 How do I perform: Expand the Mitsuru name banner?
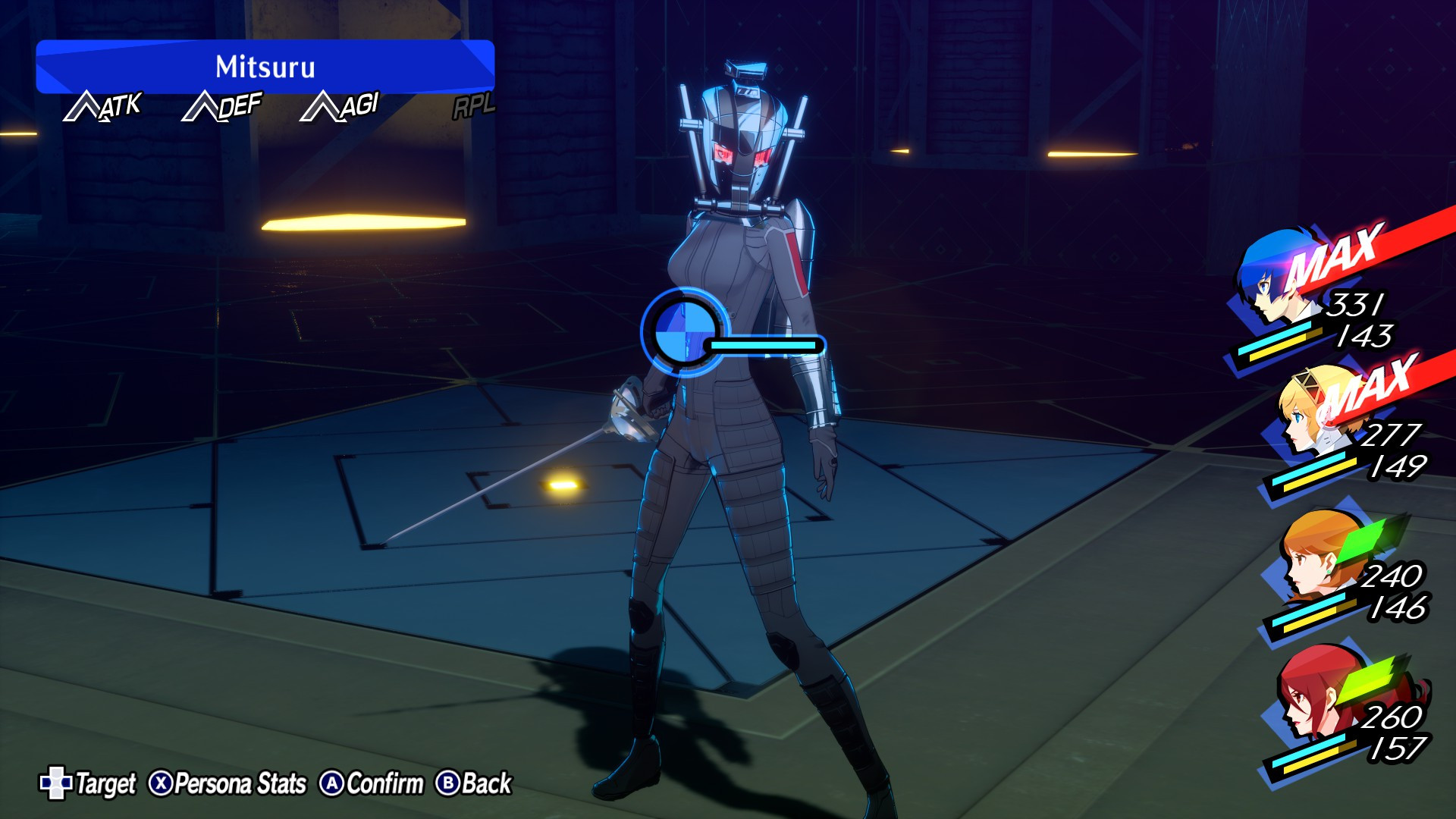tap(267, 67)
